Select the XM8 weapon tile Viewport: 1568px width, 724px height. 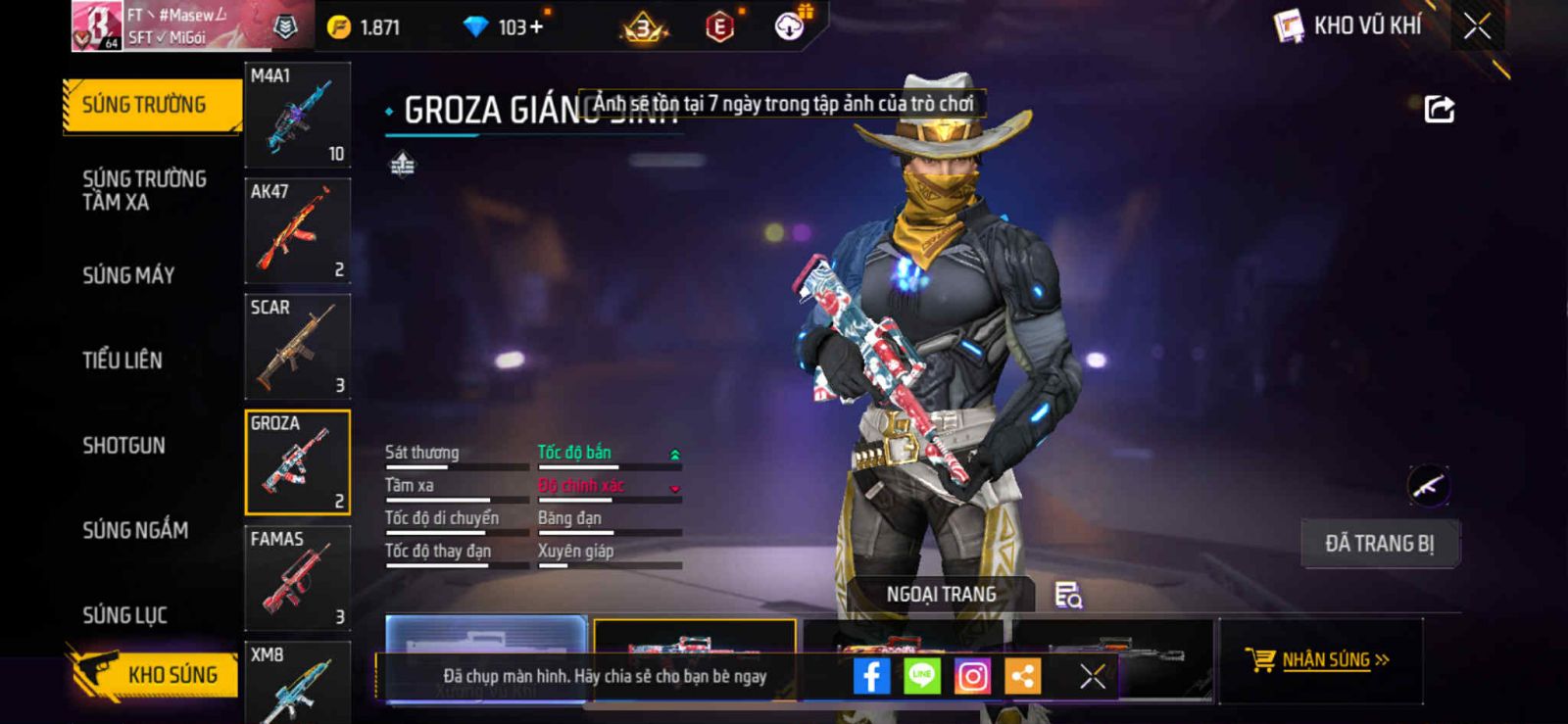[x=297, y=683]
